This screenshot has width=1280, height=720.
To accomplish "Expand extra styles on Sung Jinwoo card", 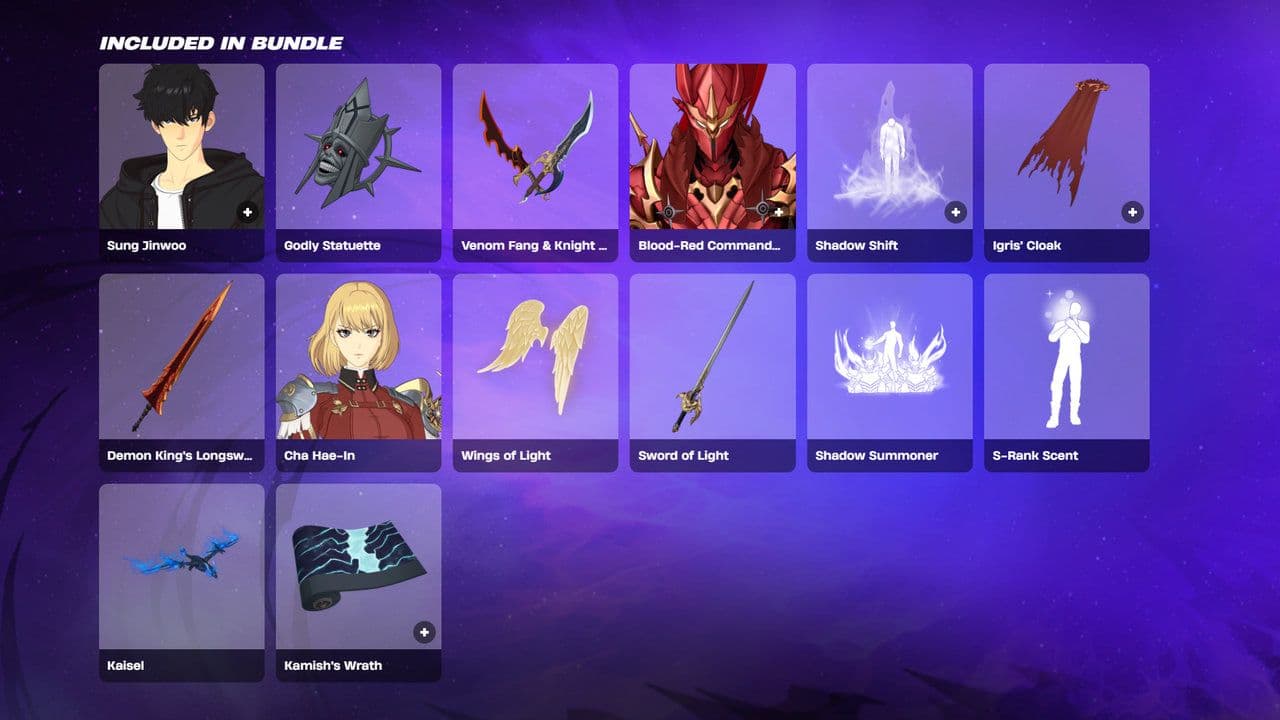I will click(248, 212).
